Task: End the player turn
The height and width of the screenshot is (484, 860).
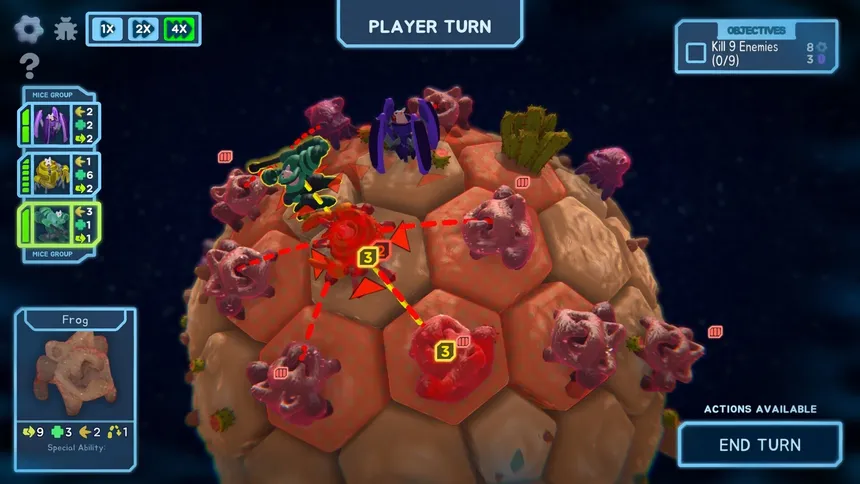Action: click(759, 445)
